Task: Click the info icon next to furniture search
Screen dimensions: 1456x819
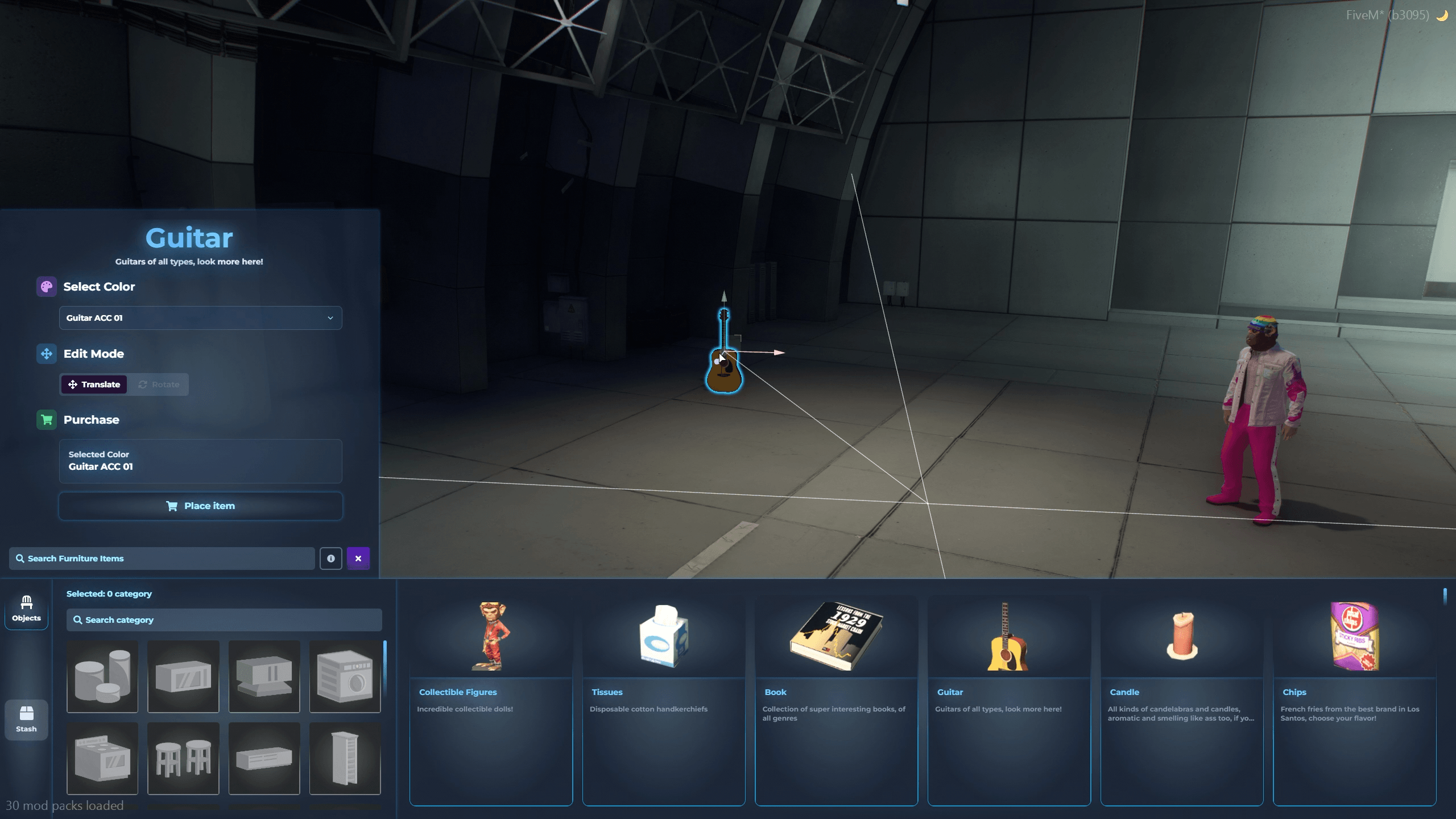Action: (330, 558)
